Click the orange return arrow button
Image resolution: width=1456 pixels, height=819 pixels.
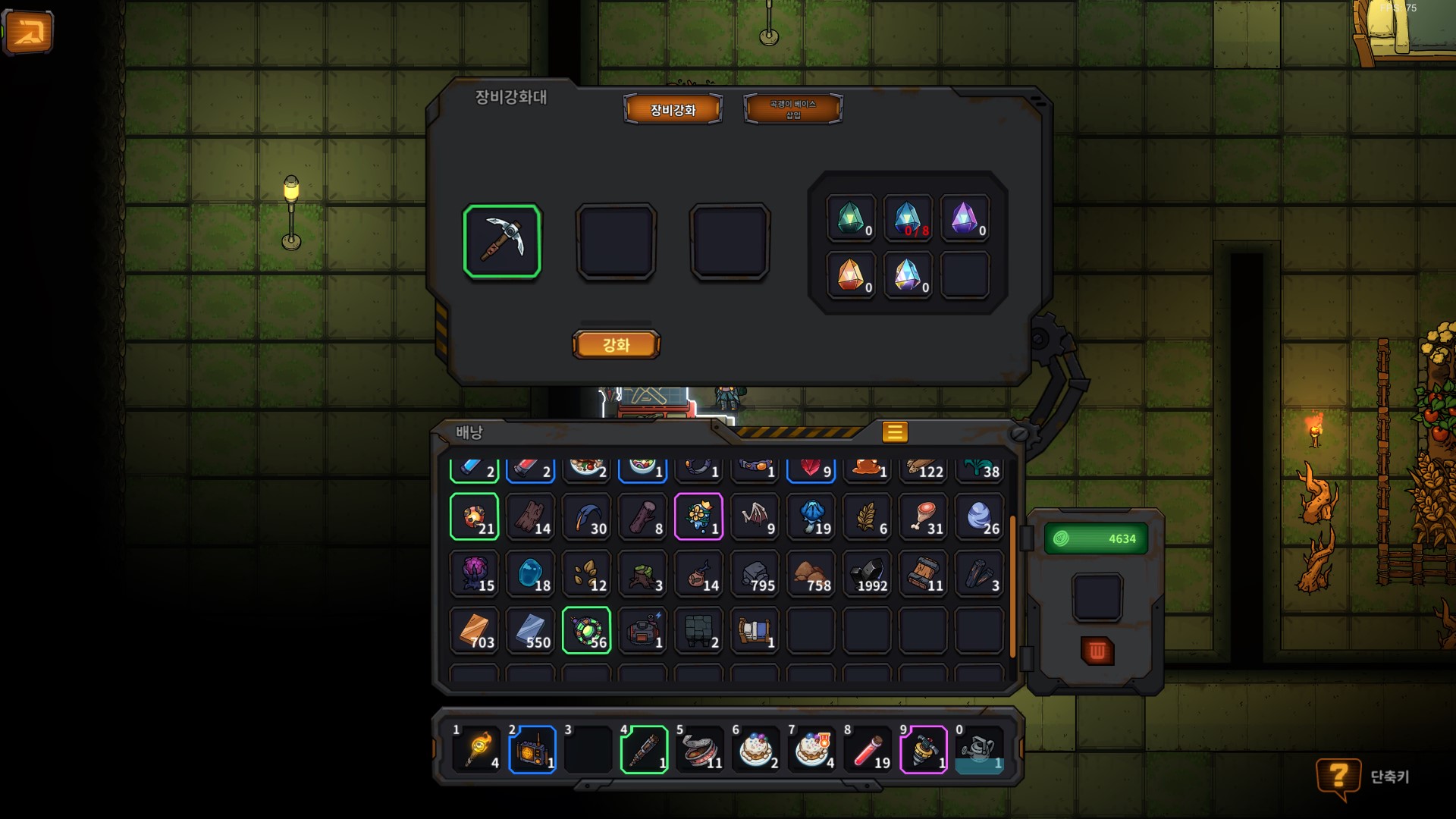(x=29, y=33)
